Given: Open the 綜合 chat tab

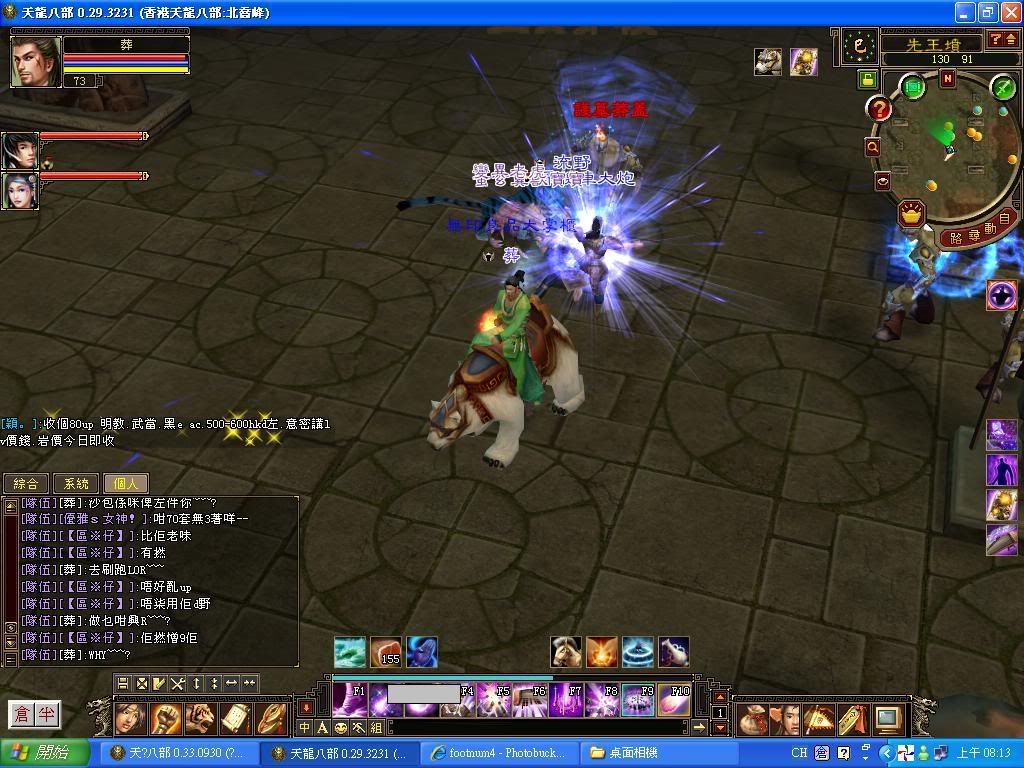Looking at the screenshot, I should 26,484.
